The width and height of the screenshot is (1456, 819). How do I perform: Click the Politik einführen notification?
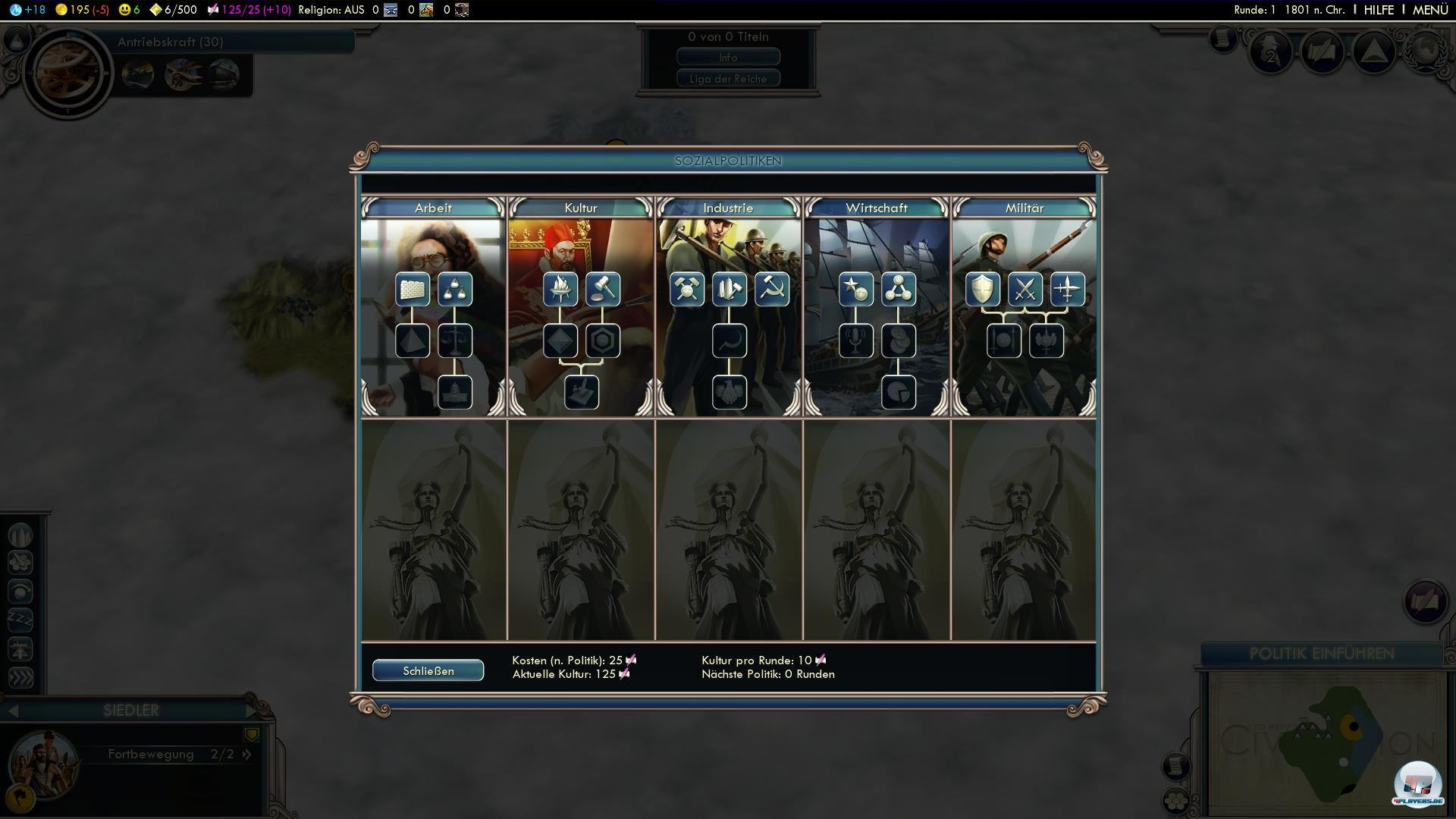coord(1321,654)
